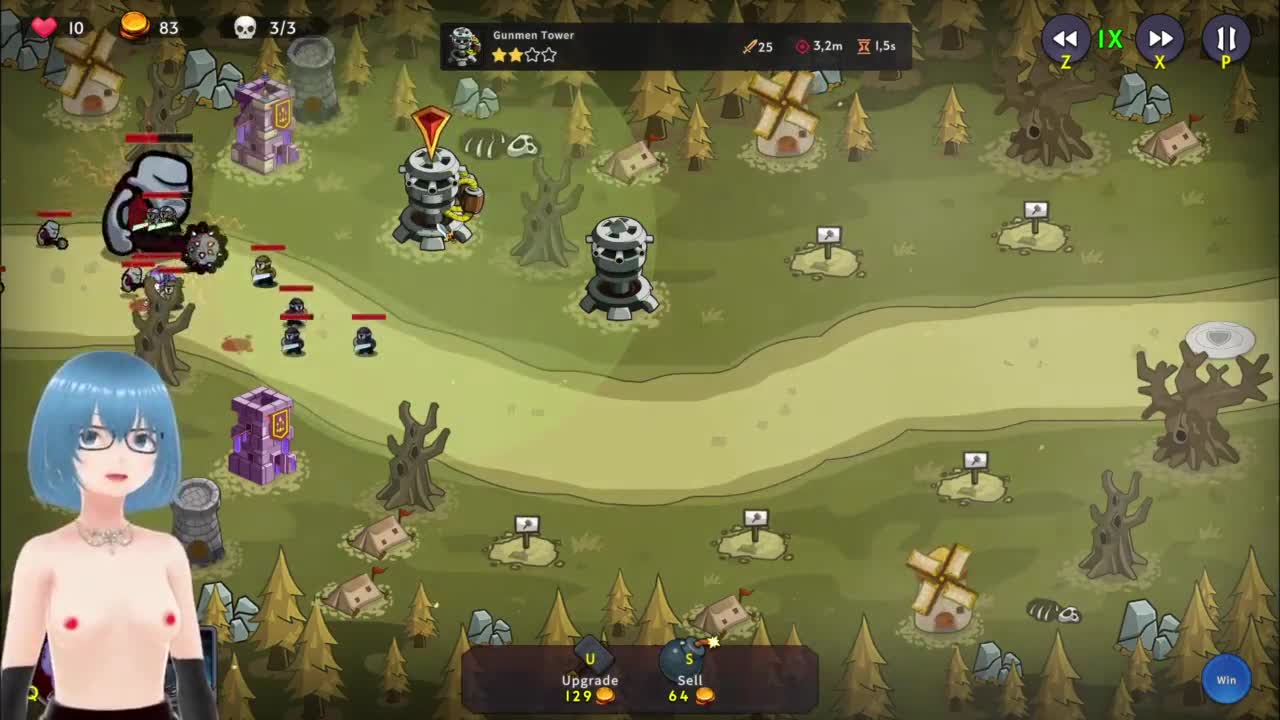Decrease game speed with the rewind button

coord(1065,40)
